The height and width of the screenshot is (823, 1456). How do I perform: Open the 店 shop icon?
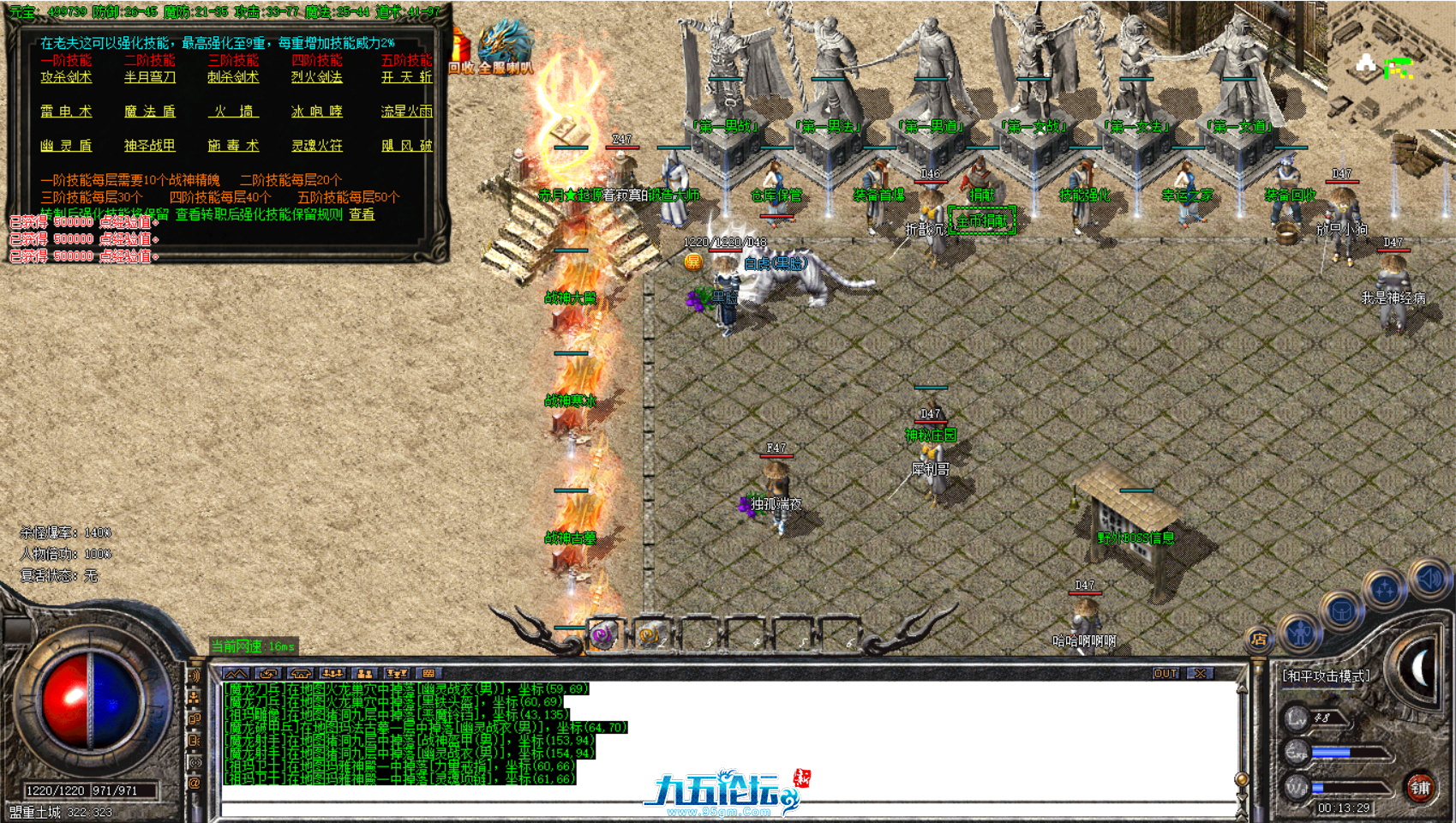1257,639
